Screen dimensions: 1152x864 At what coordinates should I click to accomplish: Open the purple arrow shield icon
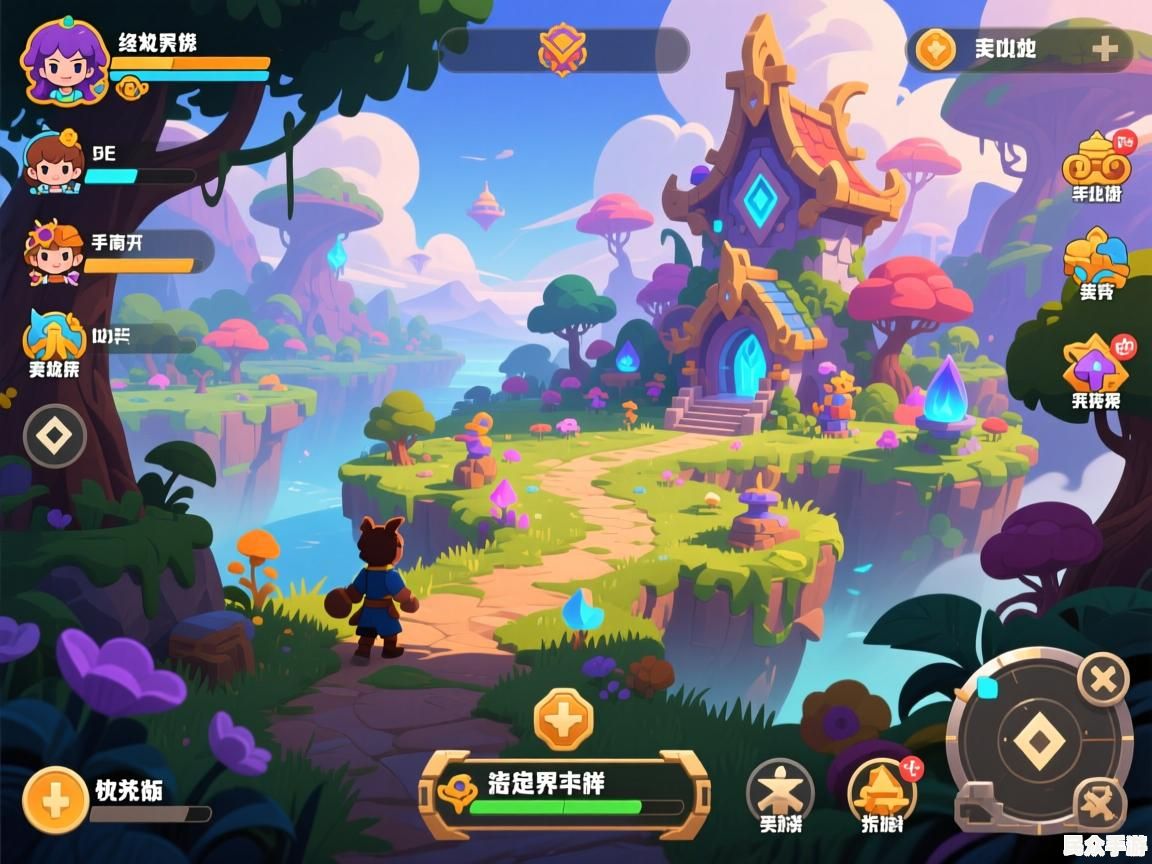point(1096,365)
